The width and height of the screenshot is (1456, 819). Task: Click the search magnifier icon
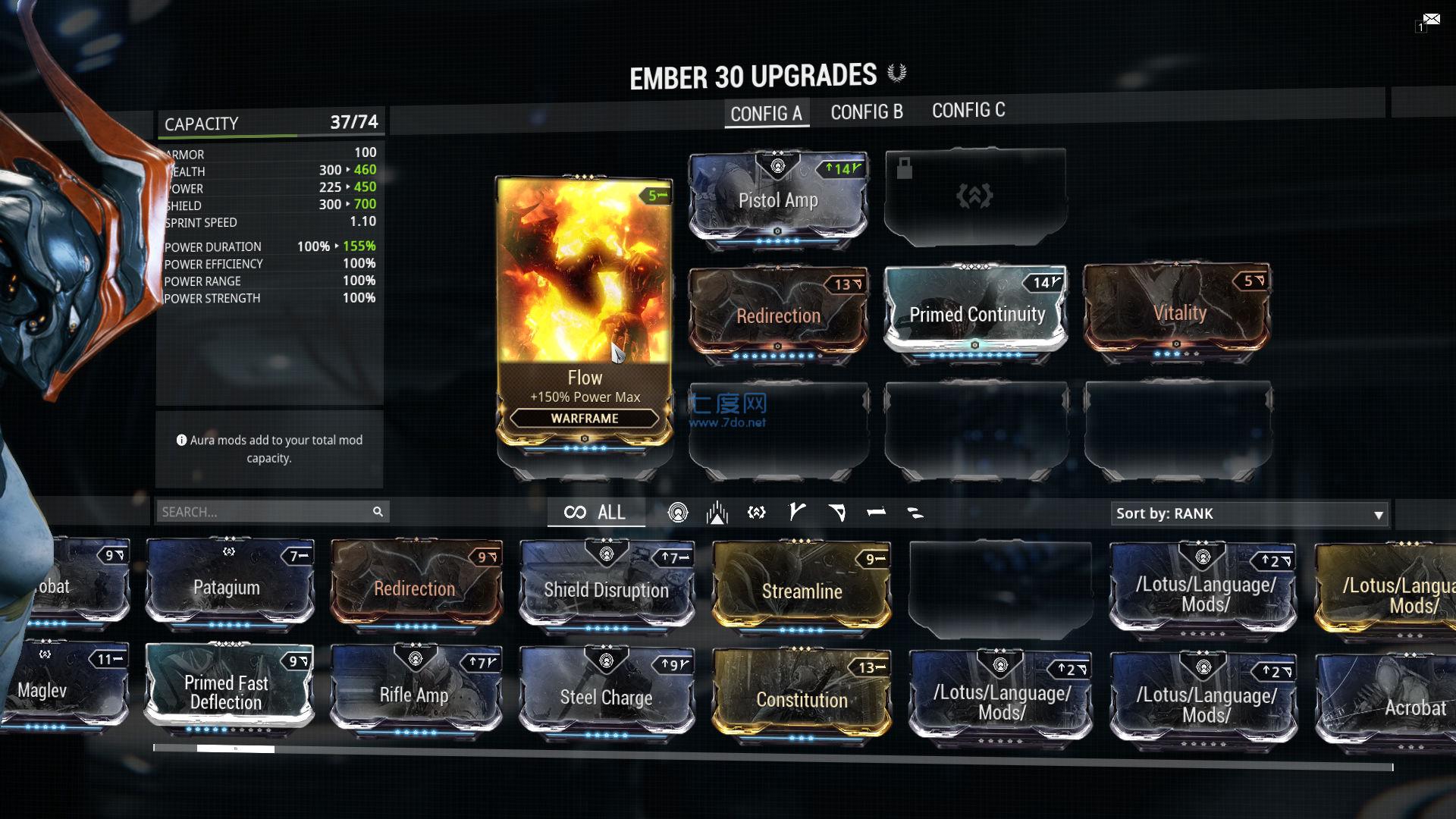pyautogui.click(x=377, y=512)
